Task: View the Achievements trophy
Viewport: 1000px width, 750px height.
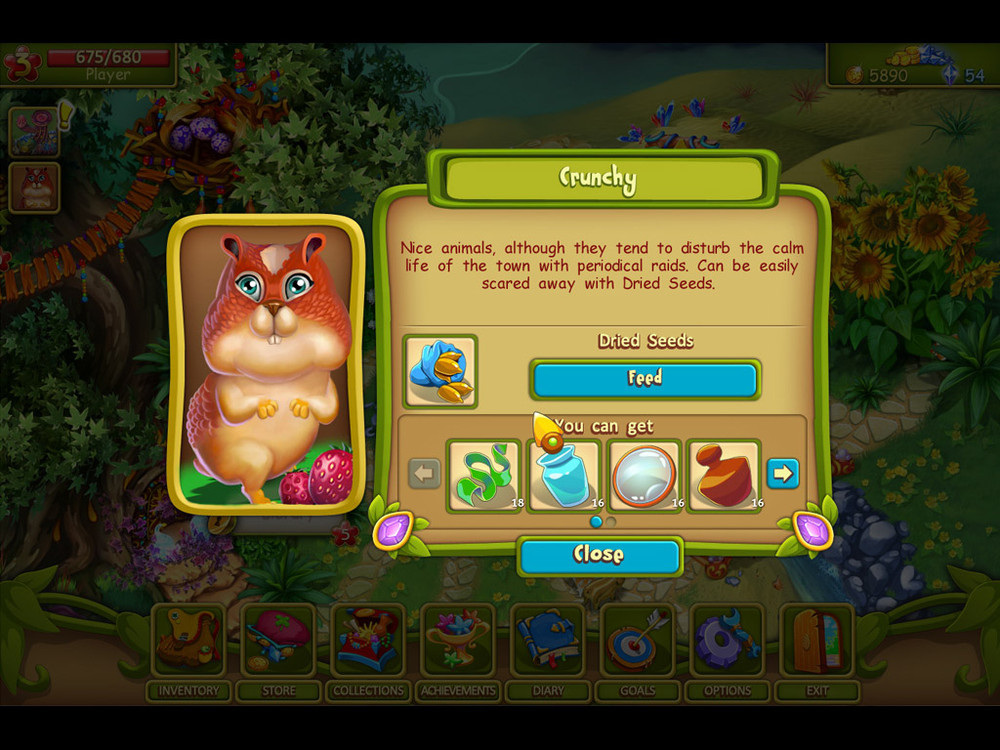Action: [458, 640]
